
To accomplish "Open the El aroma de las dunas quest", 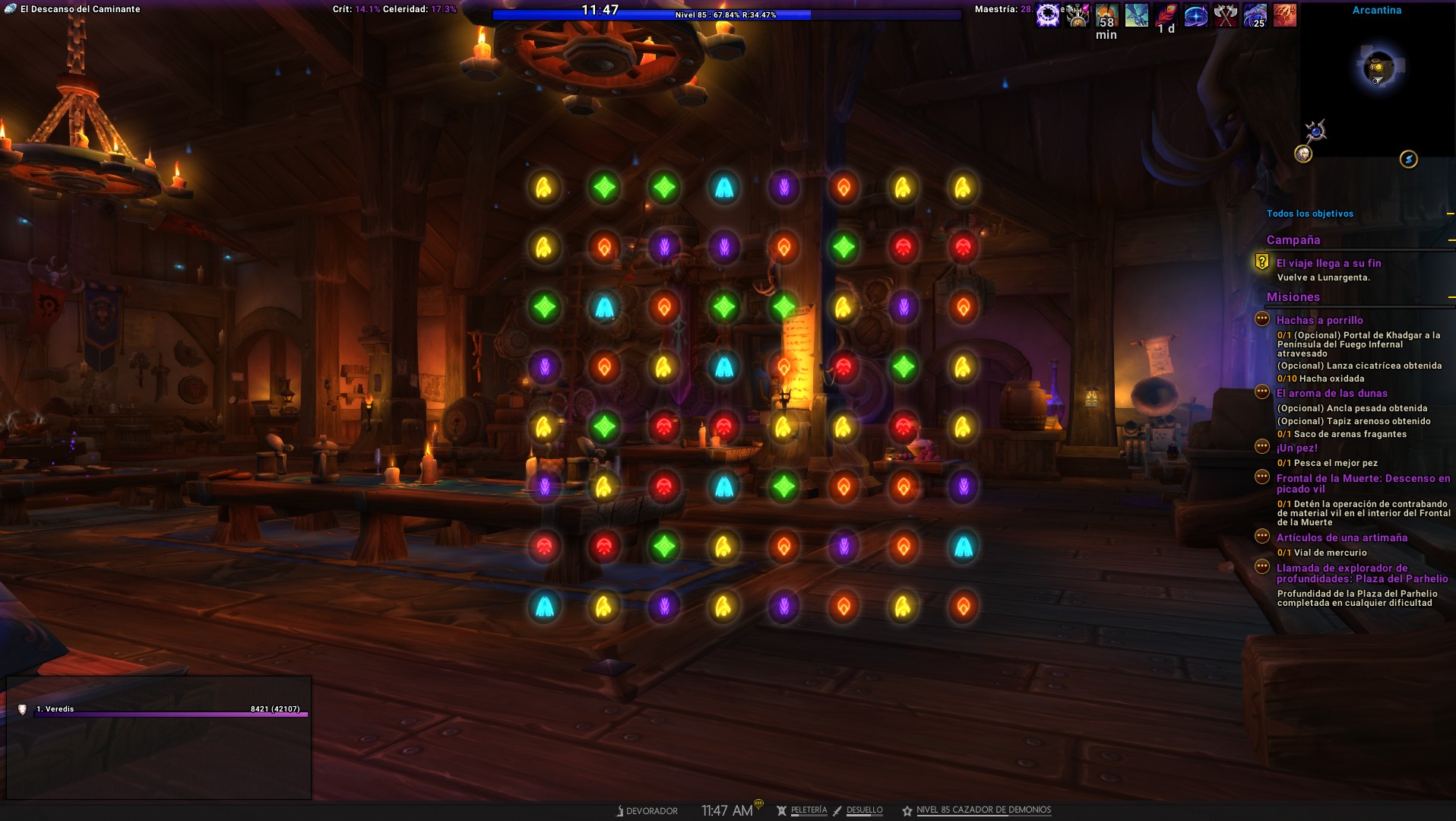I will (x=1331, y=393).
